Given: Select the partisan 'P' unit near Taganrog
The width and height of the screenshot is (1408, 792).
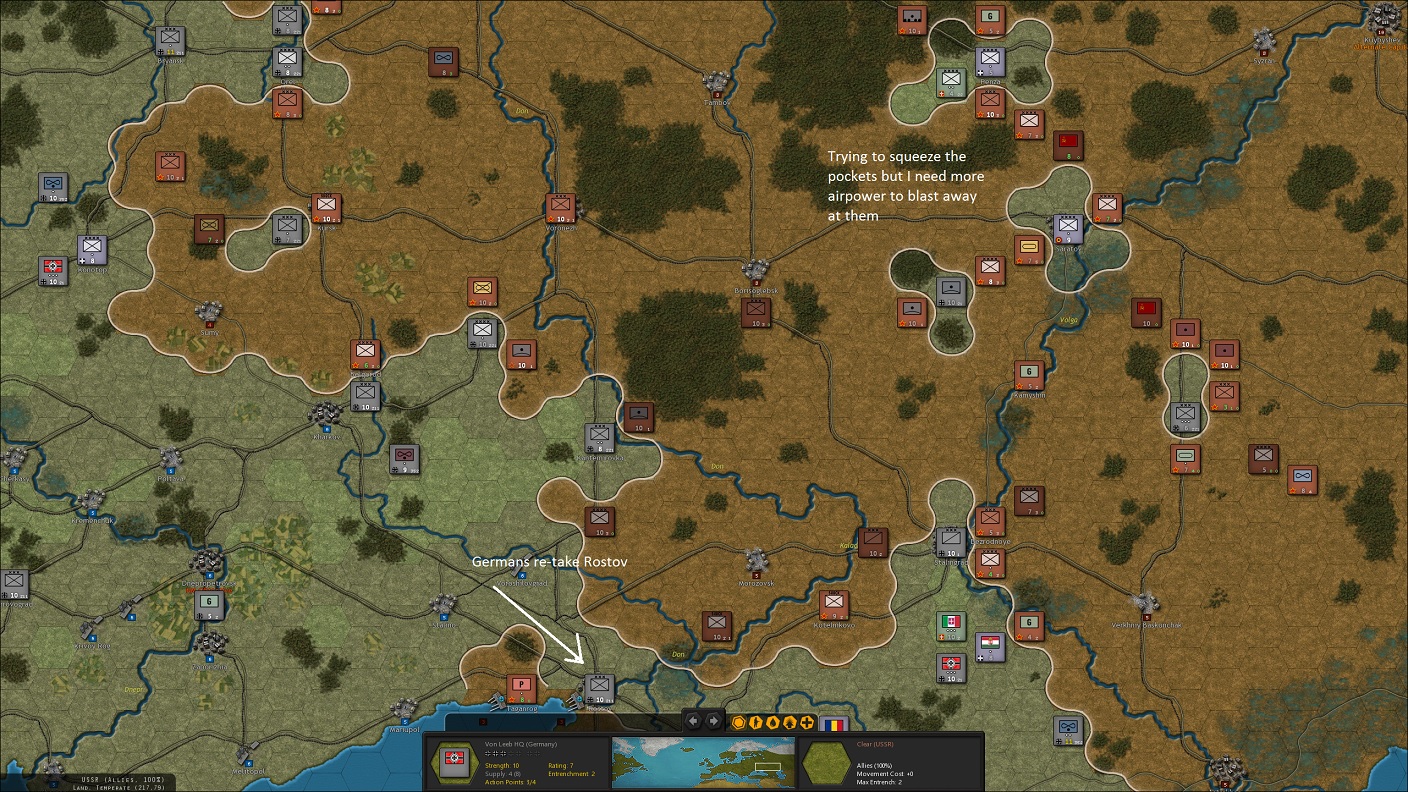Looking at the screenshot, I should tap(520, 688).
